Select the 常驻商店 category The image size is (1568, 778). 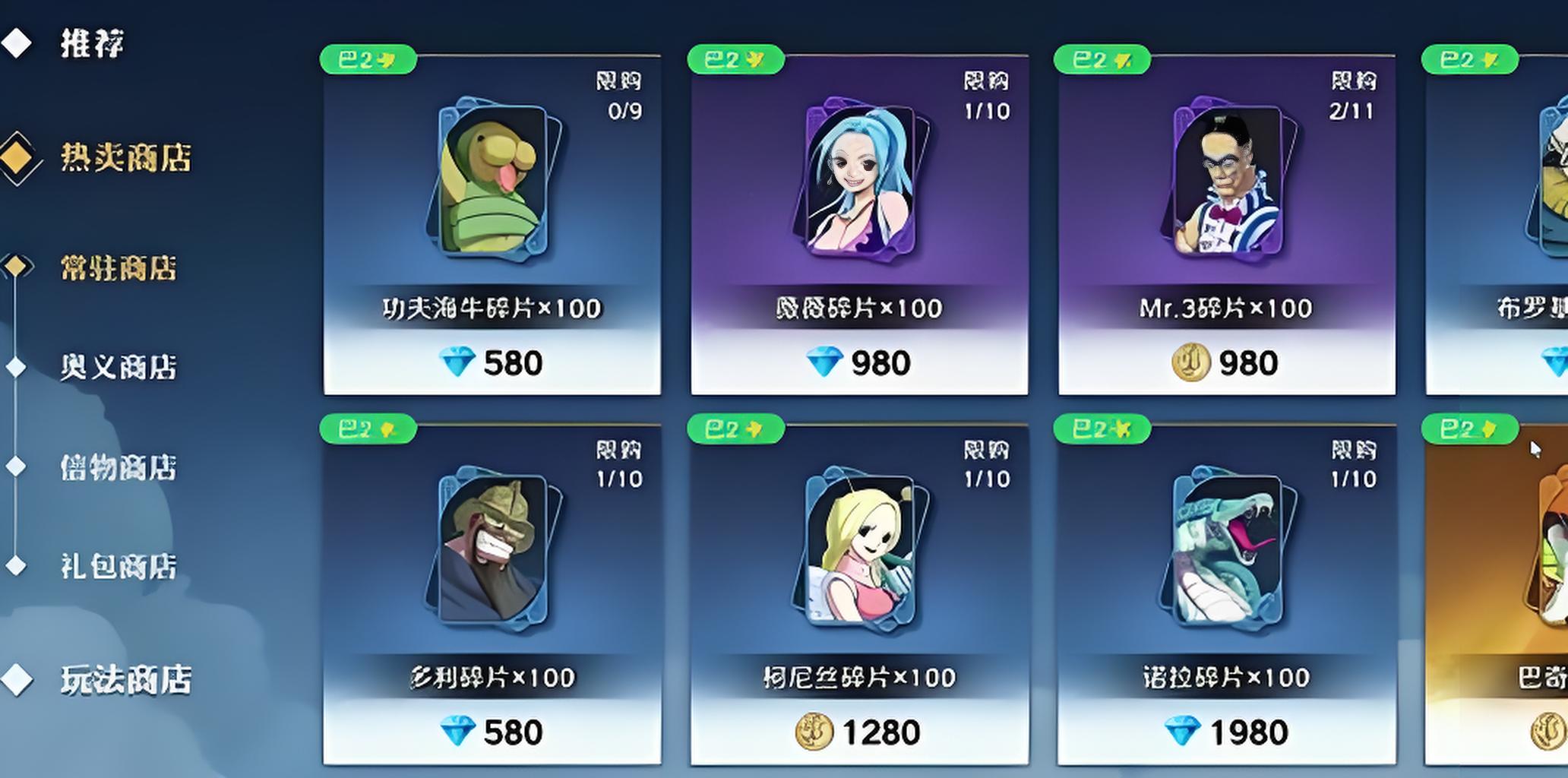click(x=118, y=267)
